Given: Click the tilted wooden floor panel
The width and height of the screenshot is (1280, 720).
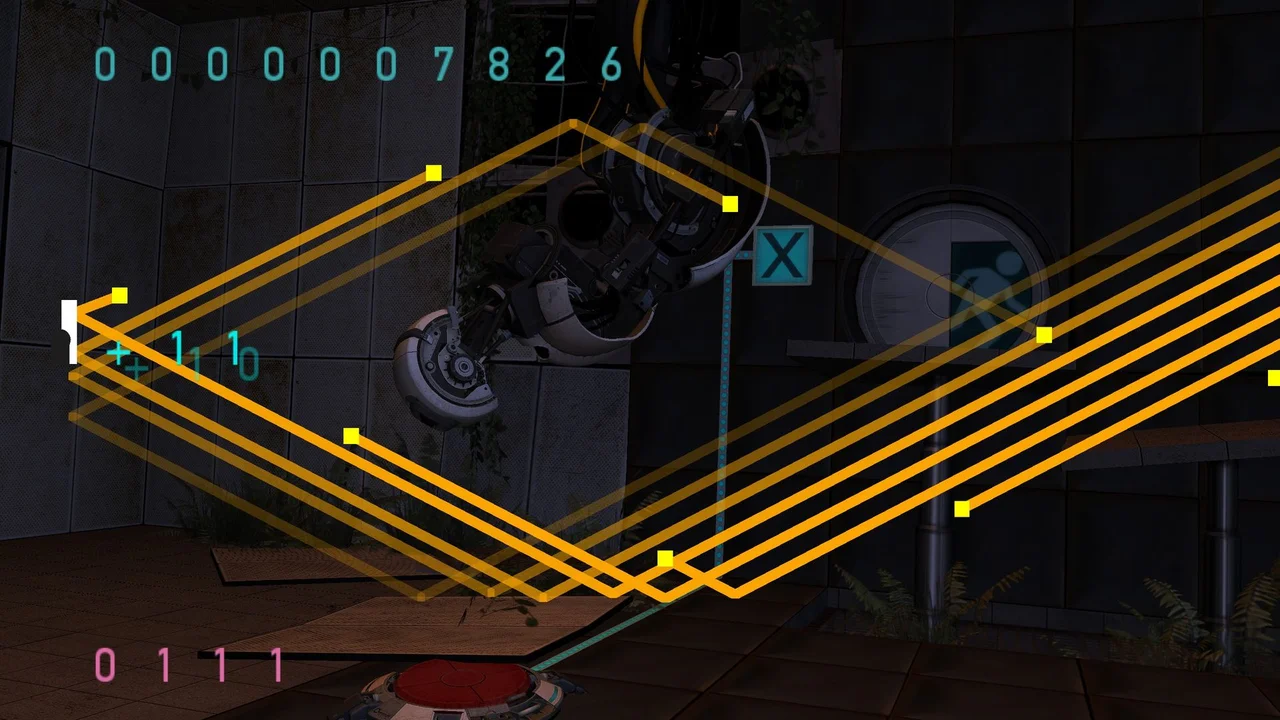Looking at the screenshot, I should [420, 625].
